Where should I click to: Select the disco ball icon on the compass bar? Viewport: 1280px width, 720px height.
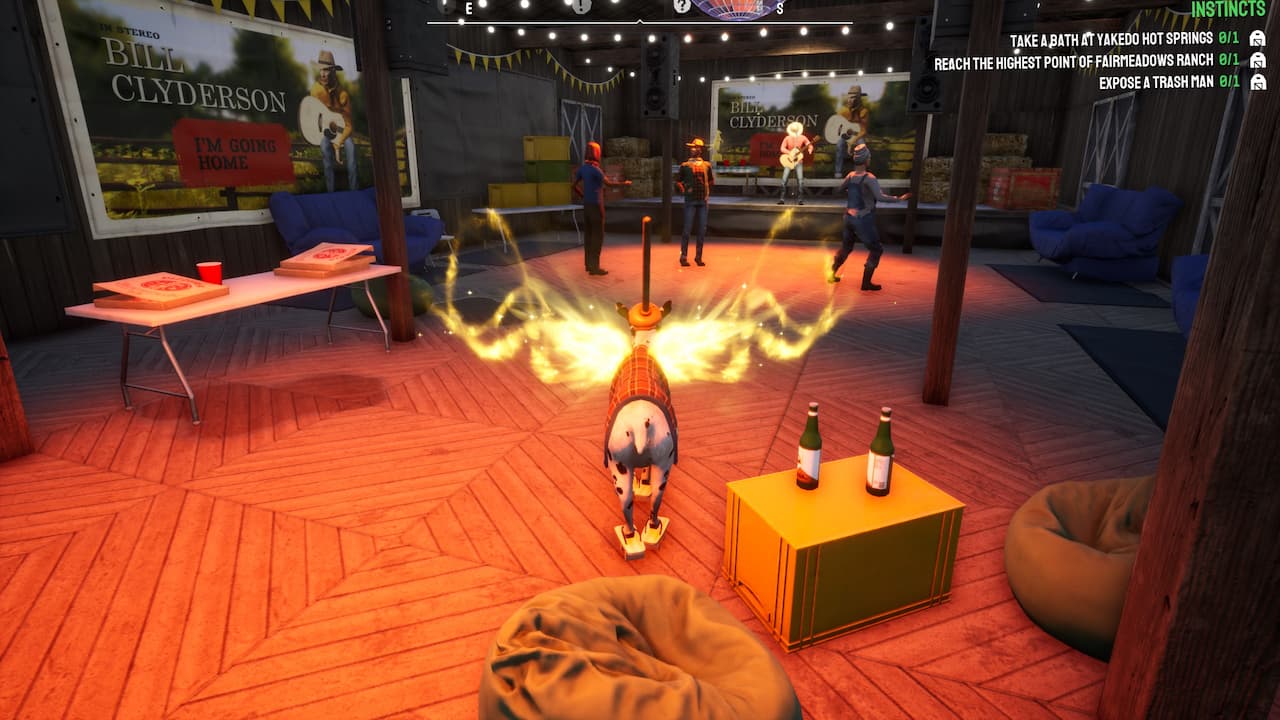tap(732, 8)
